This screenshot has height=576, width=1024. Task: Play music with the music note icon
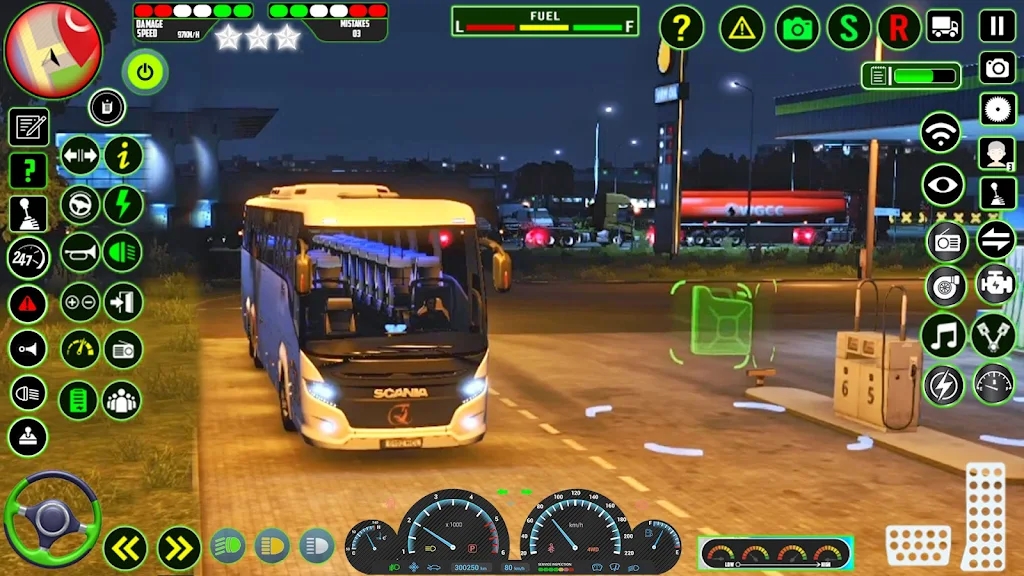(x=942, y=335)
